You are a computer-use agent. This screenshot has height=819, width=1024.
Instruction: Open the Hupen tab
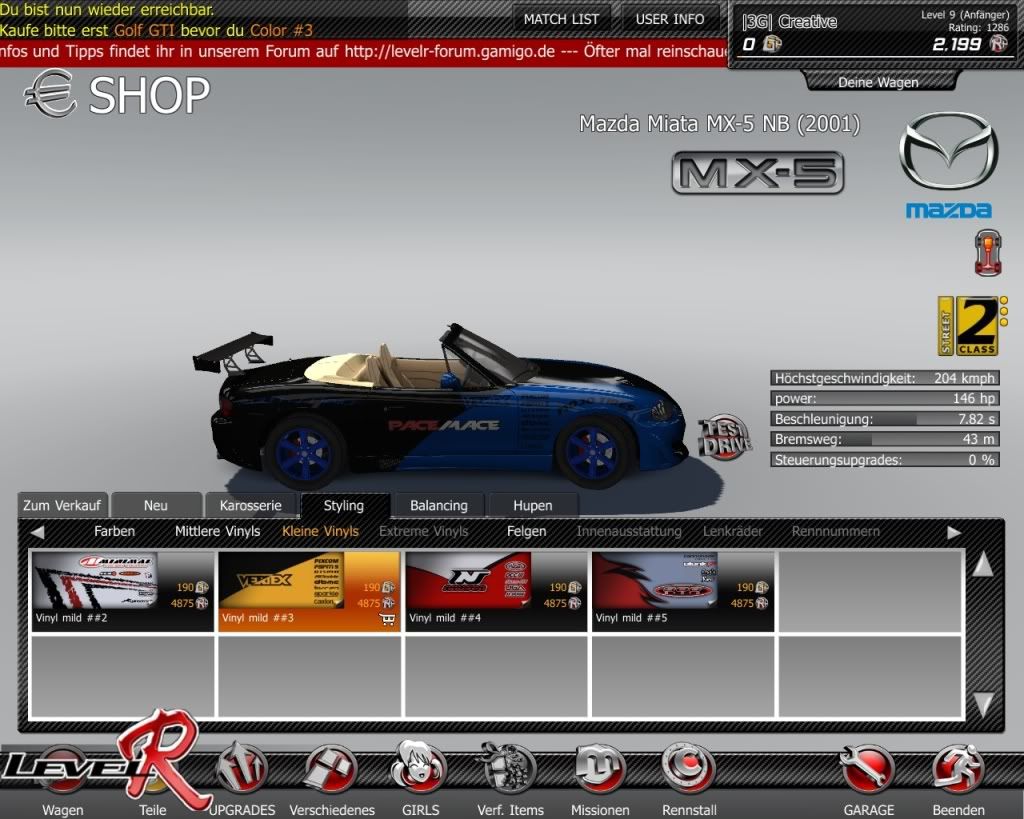click(532, 505)
